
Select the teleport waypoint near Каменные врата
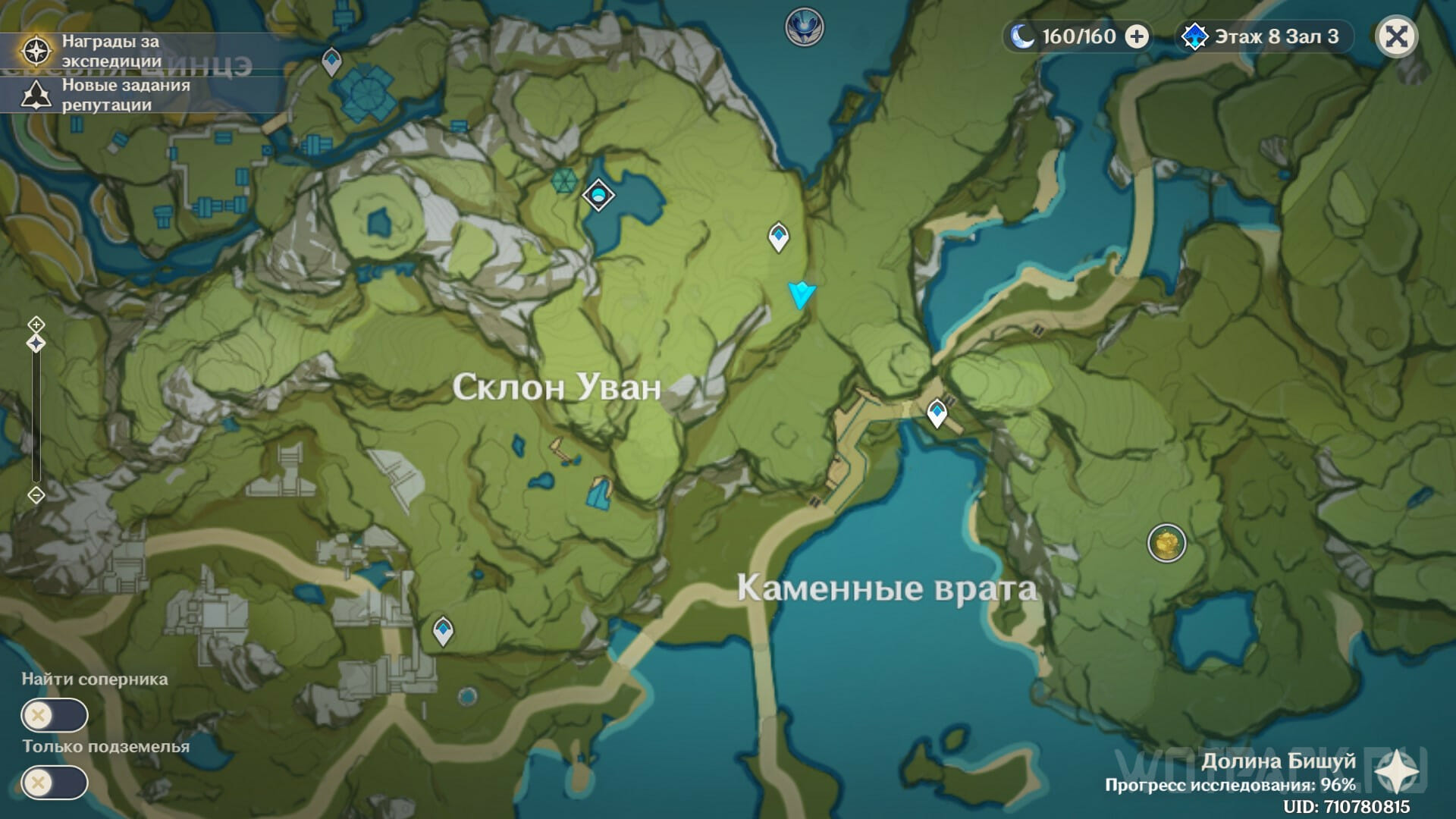937,414
